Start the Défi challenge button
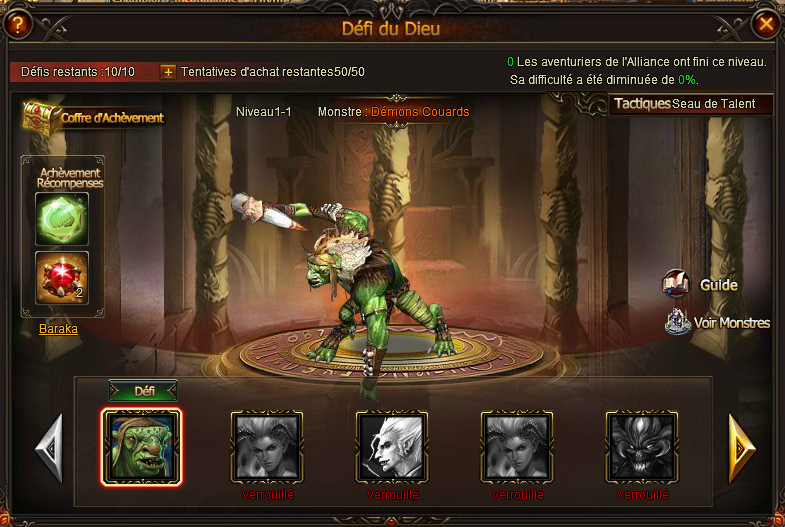Image resolution: width=785 pixels, height=527 pixels. point(142,391)
